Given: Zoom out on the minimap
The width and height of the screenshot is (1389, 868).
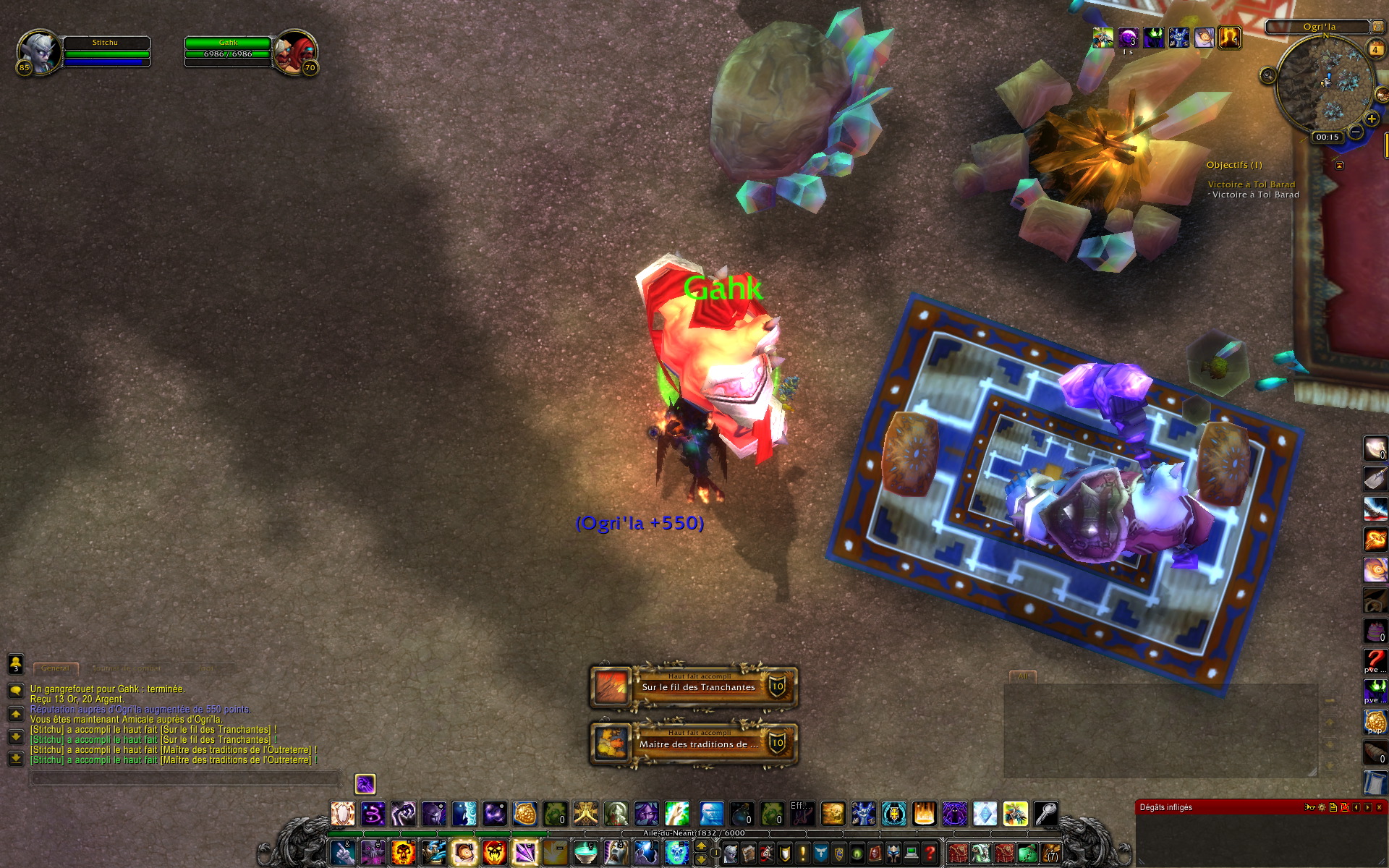Looking at the screenshot, I should [1356, 131].
